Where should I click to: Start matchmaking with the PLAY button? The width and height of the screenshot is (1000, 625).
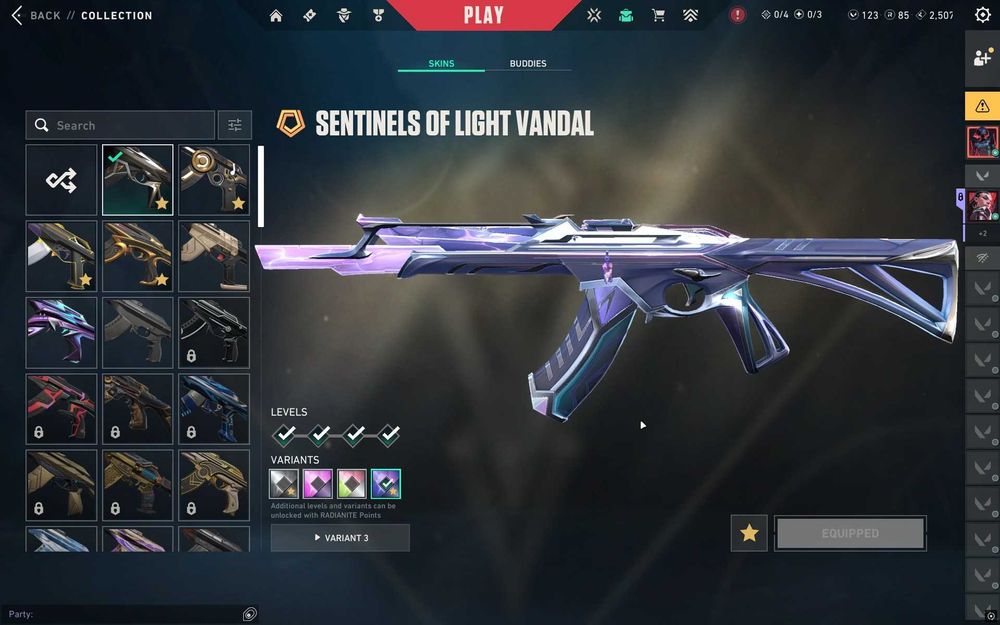[483, 16]
